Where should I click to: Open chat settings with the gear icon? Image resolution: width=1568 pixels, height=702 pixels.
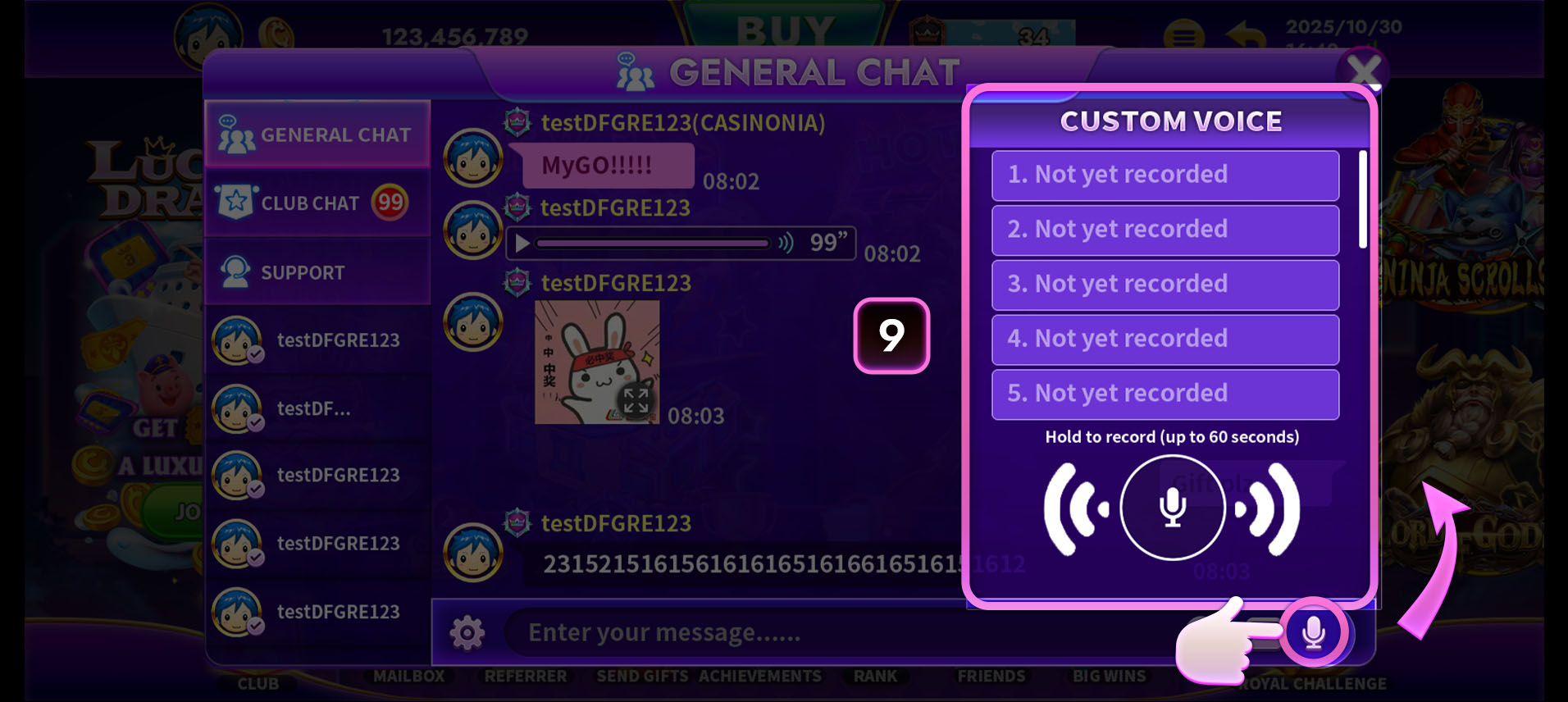point(467,632)
